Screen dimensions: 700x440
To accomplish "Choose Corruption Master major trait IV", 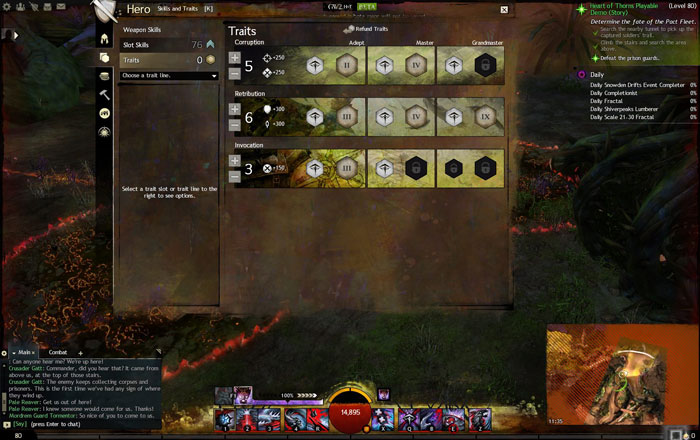I will coord(416,66).
